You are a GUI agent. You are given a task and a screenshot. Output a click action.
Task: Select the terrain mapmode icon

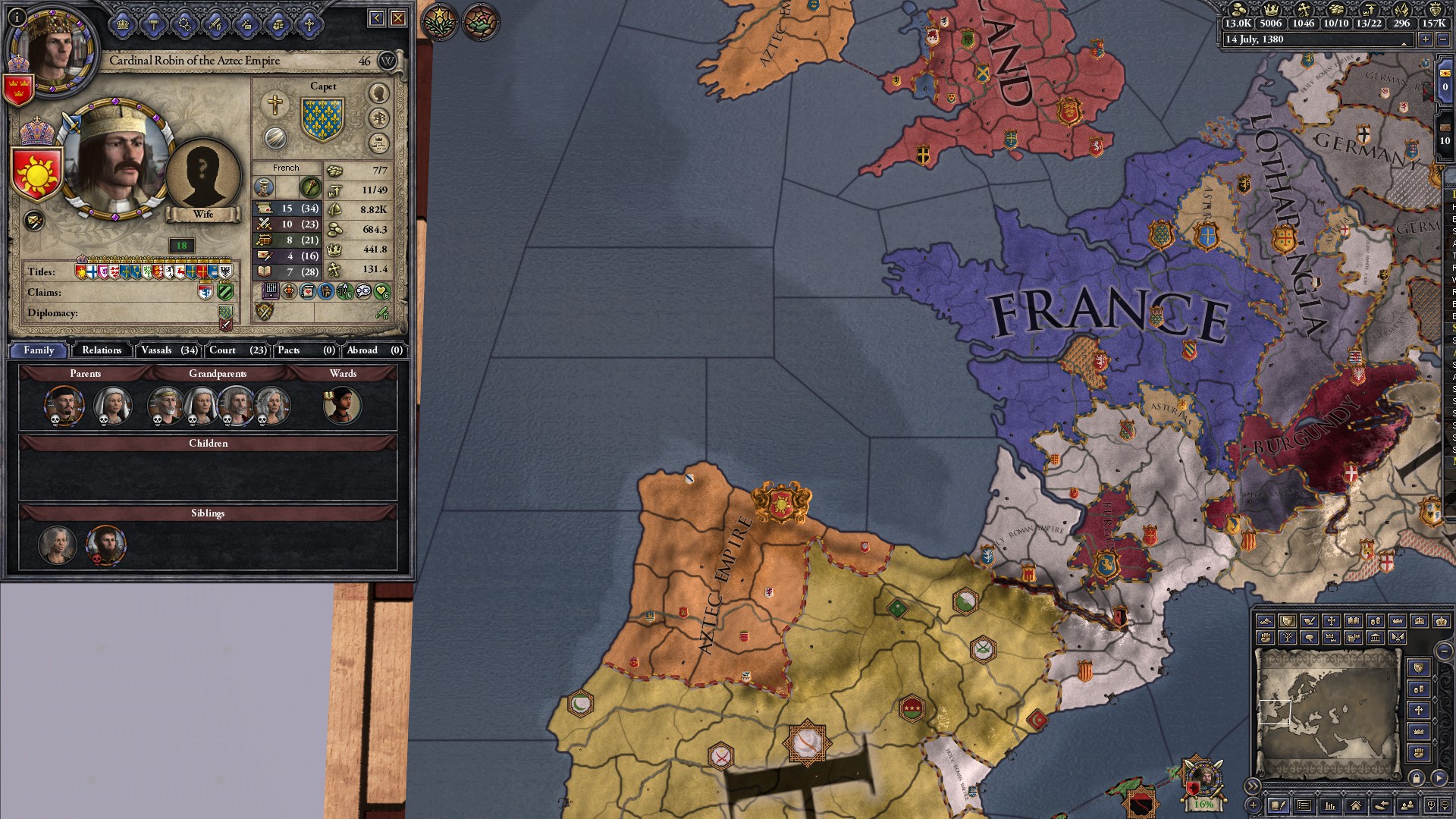coord(1267,620)
